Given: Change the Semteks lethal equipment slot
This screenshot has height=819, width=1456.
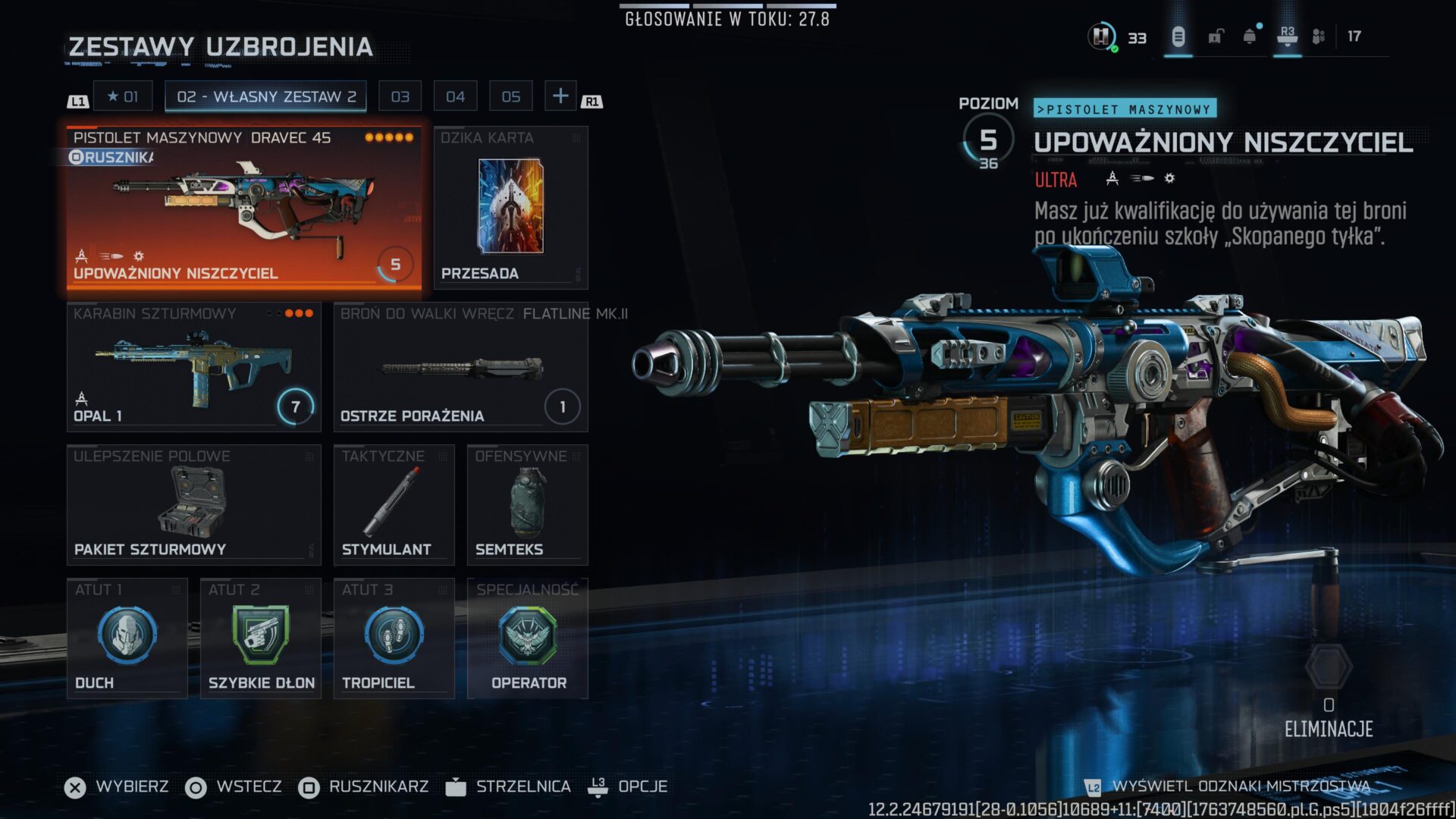Looking at the screenshot, I should pyautogui.click(x=527, y=505).
